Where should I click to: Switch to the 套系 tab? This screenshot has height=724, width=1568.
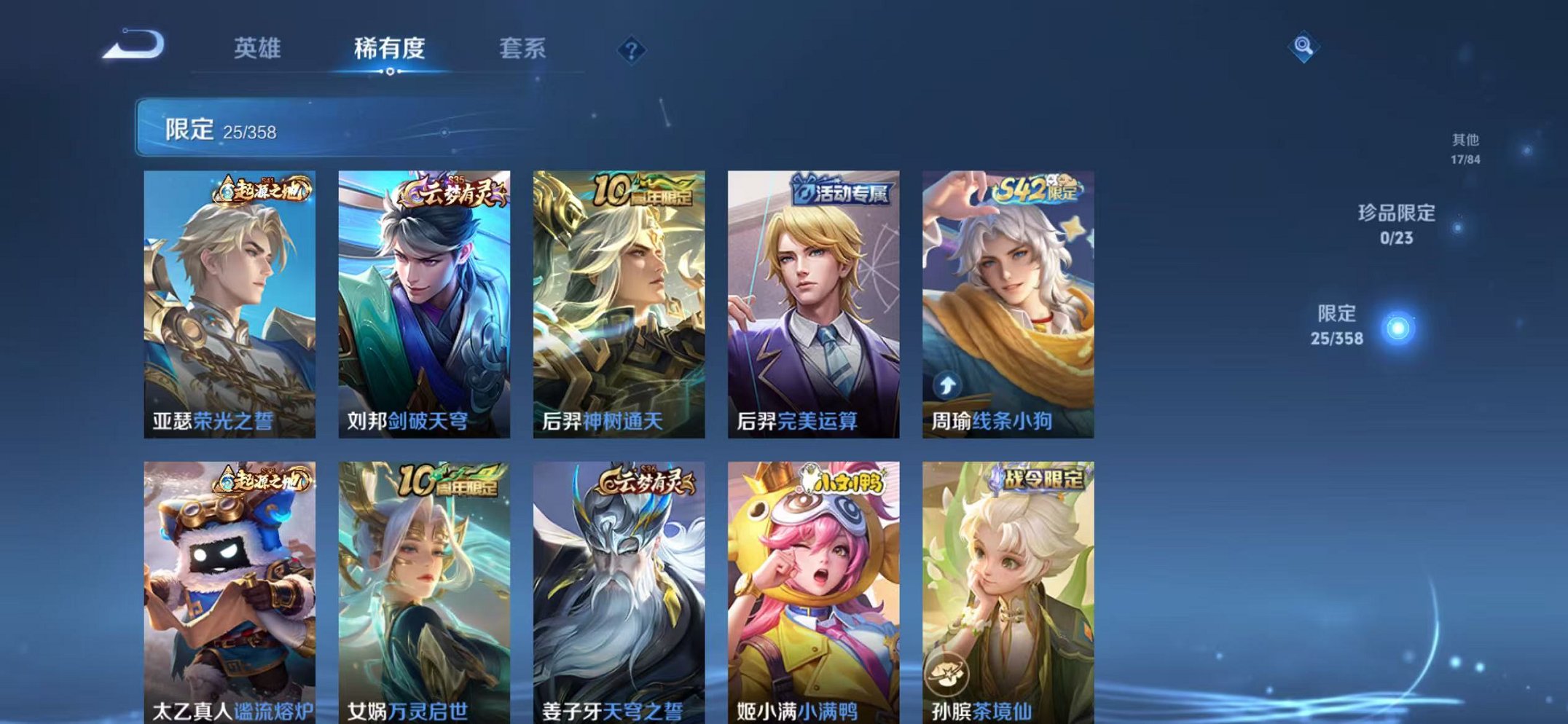click(x=523, y=47)
